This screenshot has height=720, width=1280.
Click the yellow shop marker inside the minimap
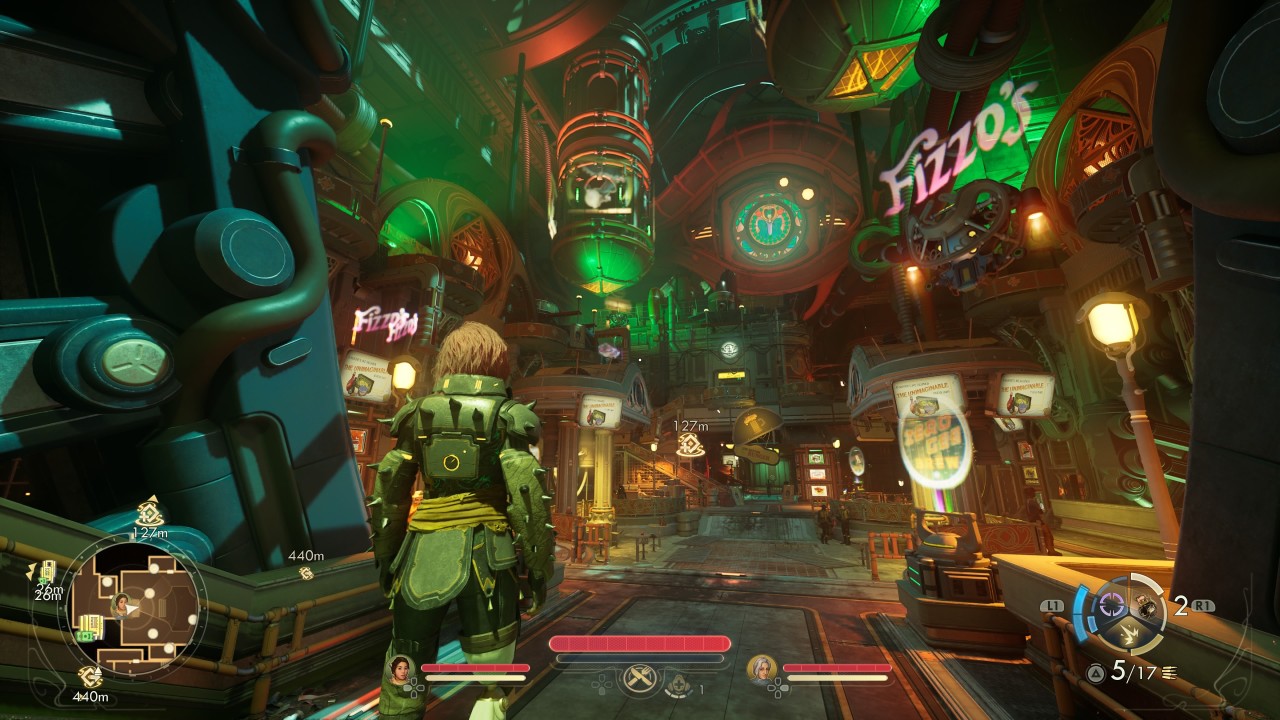pyautogui.click(x=90, y=626)
